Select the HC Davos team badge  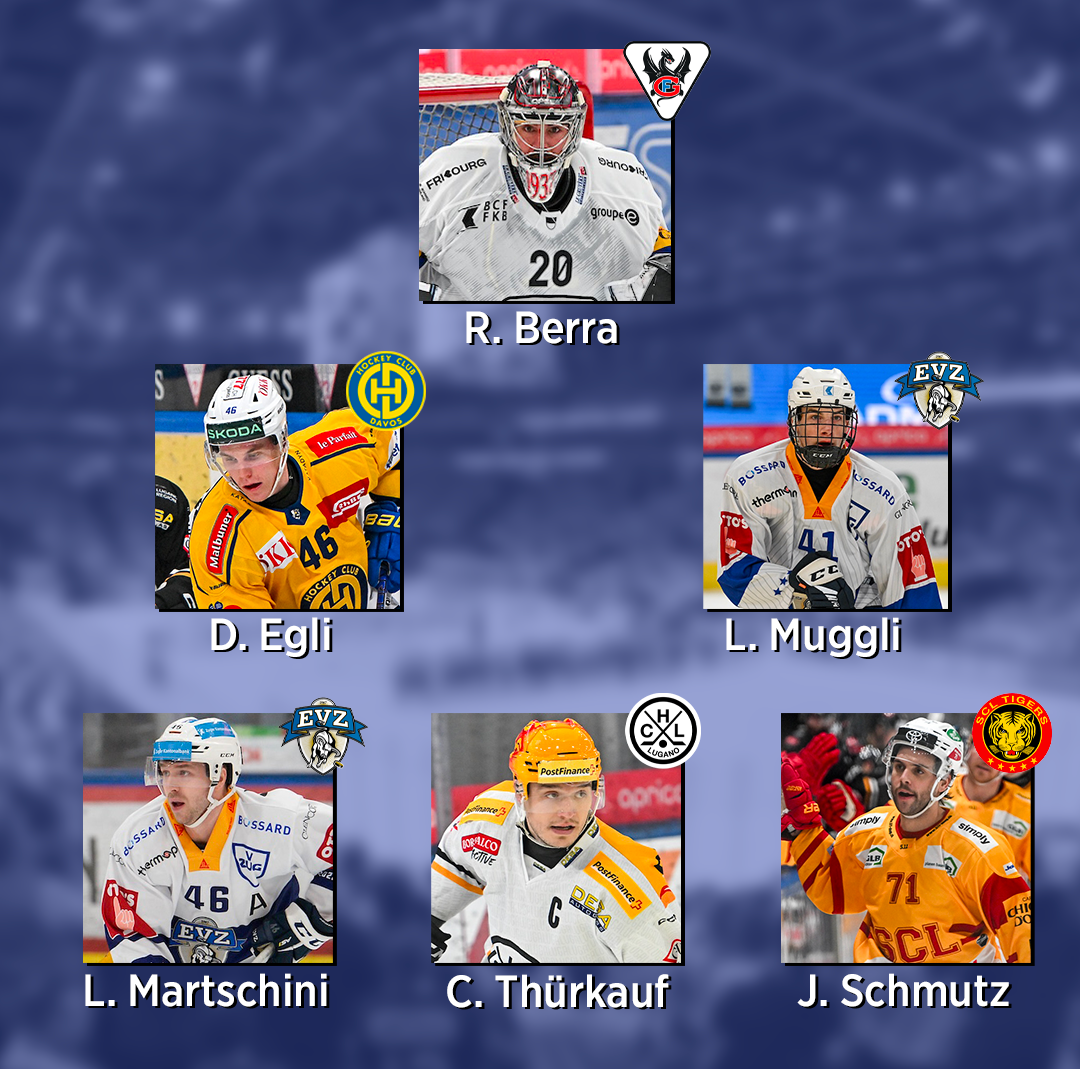coord(386,391)
